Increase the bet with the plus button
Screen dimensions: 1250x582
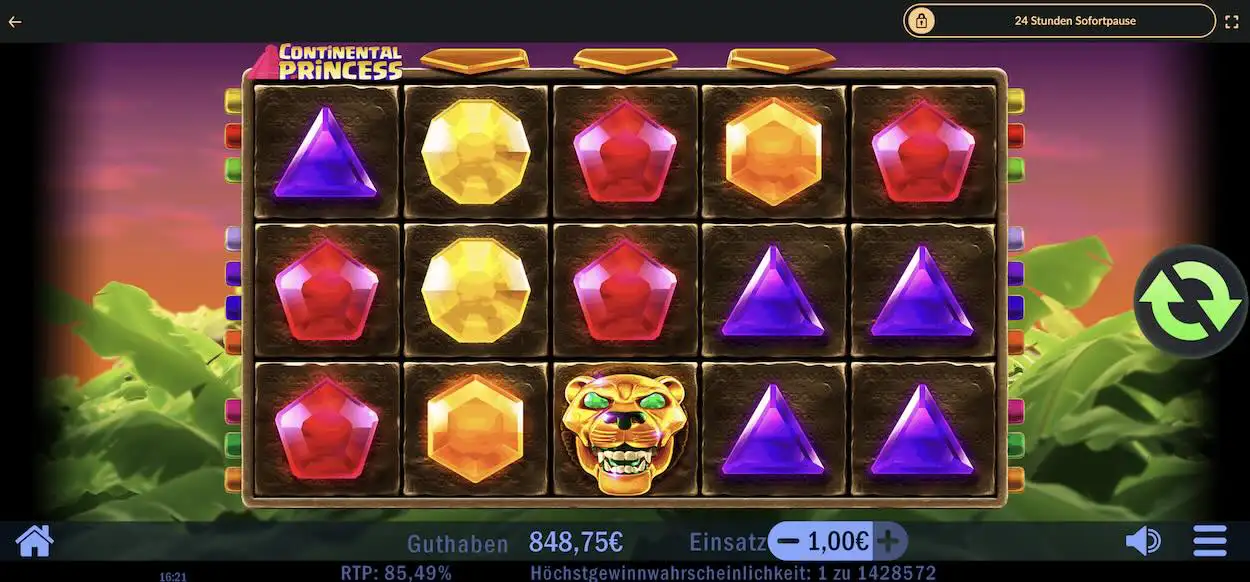coord(888,542)
